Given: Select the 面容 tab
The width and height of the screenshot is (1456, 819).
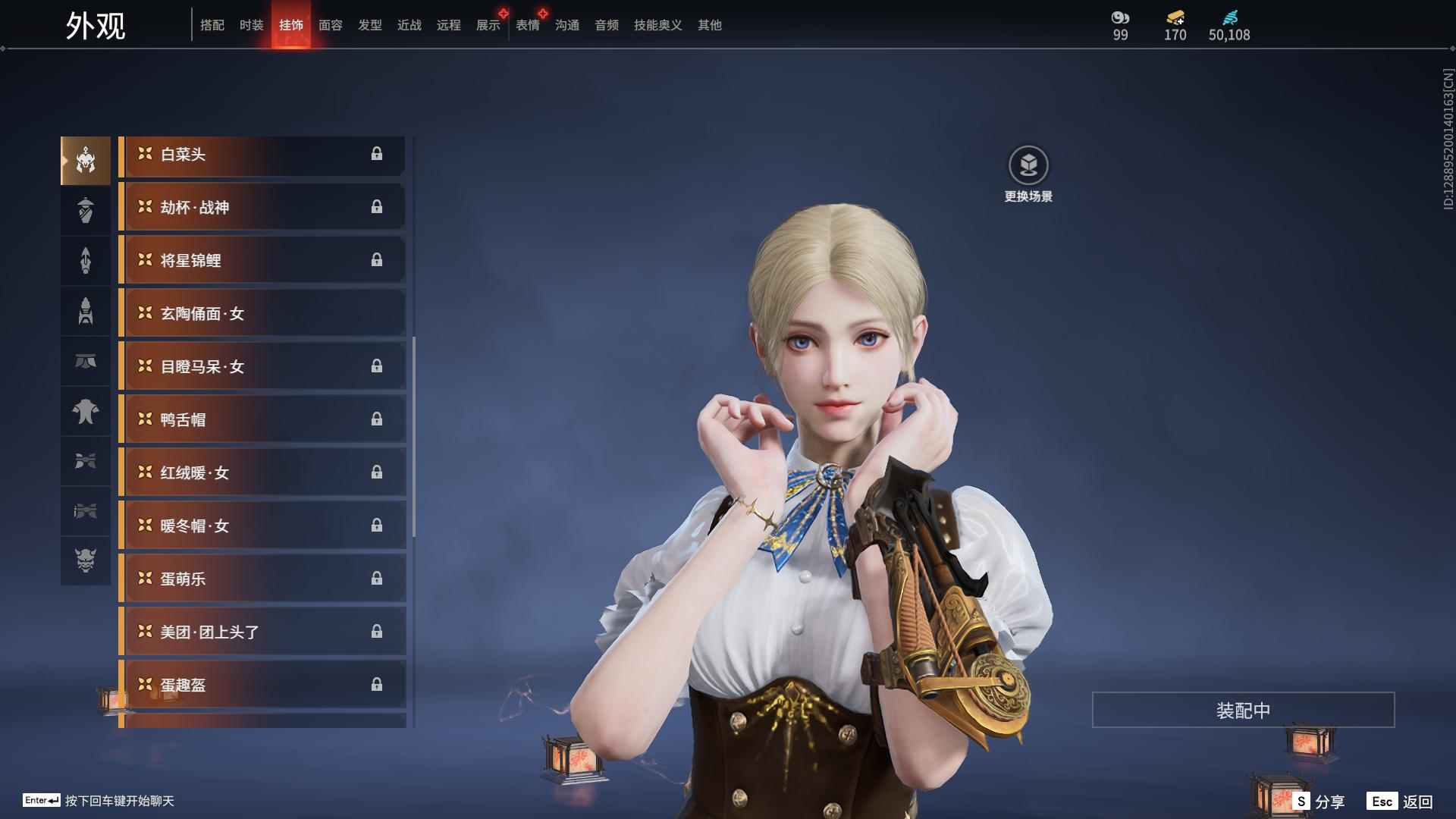Looking at the screenshot, I should (331, 25).
